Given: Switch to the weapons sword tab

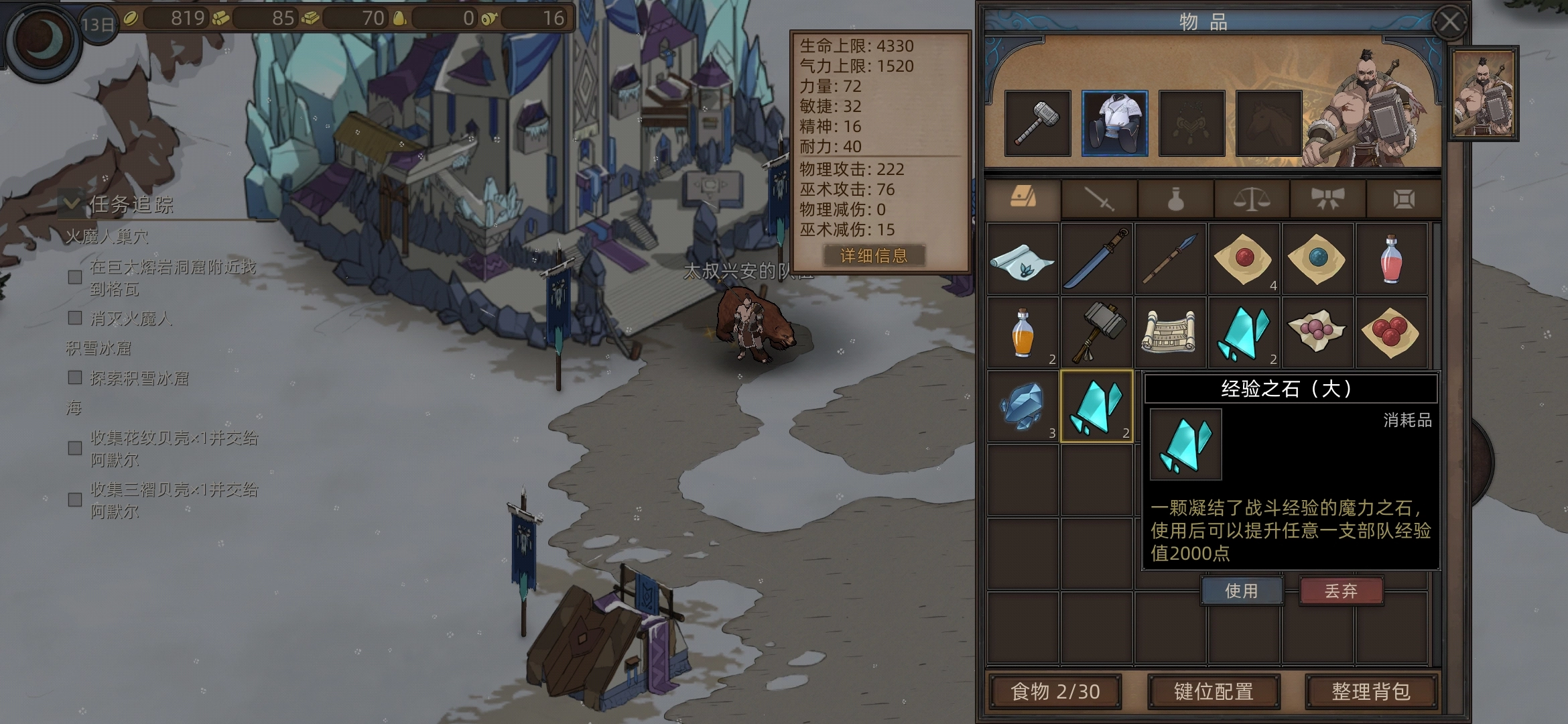Looking at the screenshot, I should [x=1099, y=199].
